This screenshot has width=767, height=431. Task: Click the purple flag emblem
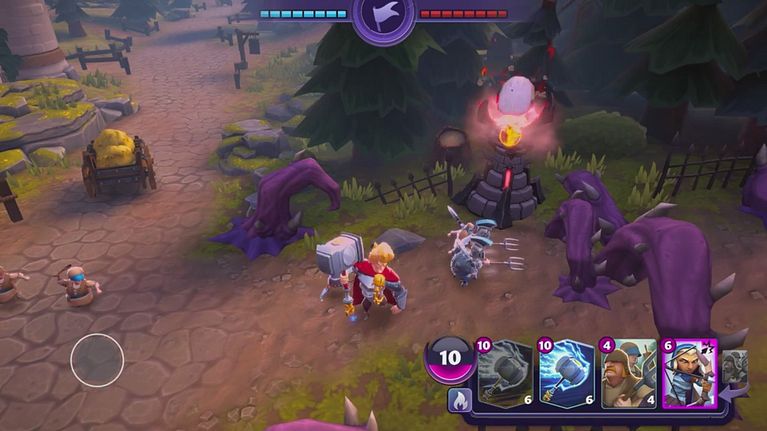tap(383, 17)
